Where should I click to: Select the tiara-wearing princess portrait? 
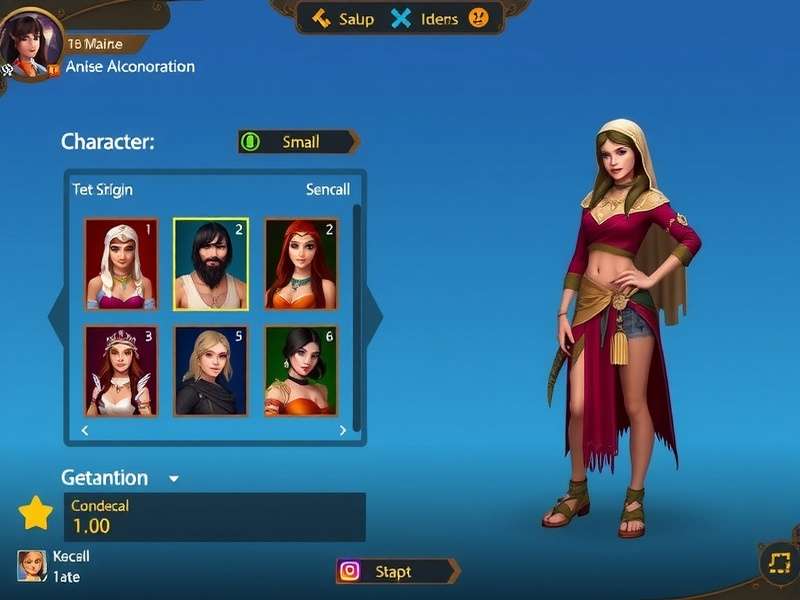pos(121,370)
